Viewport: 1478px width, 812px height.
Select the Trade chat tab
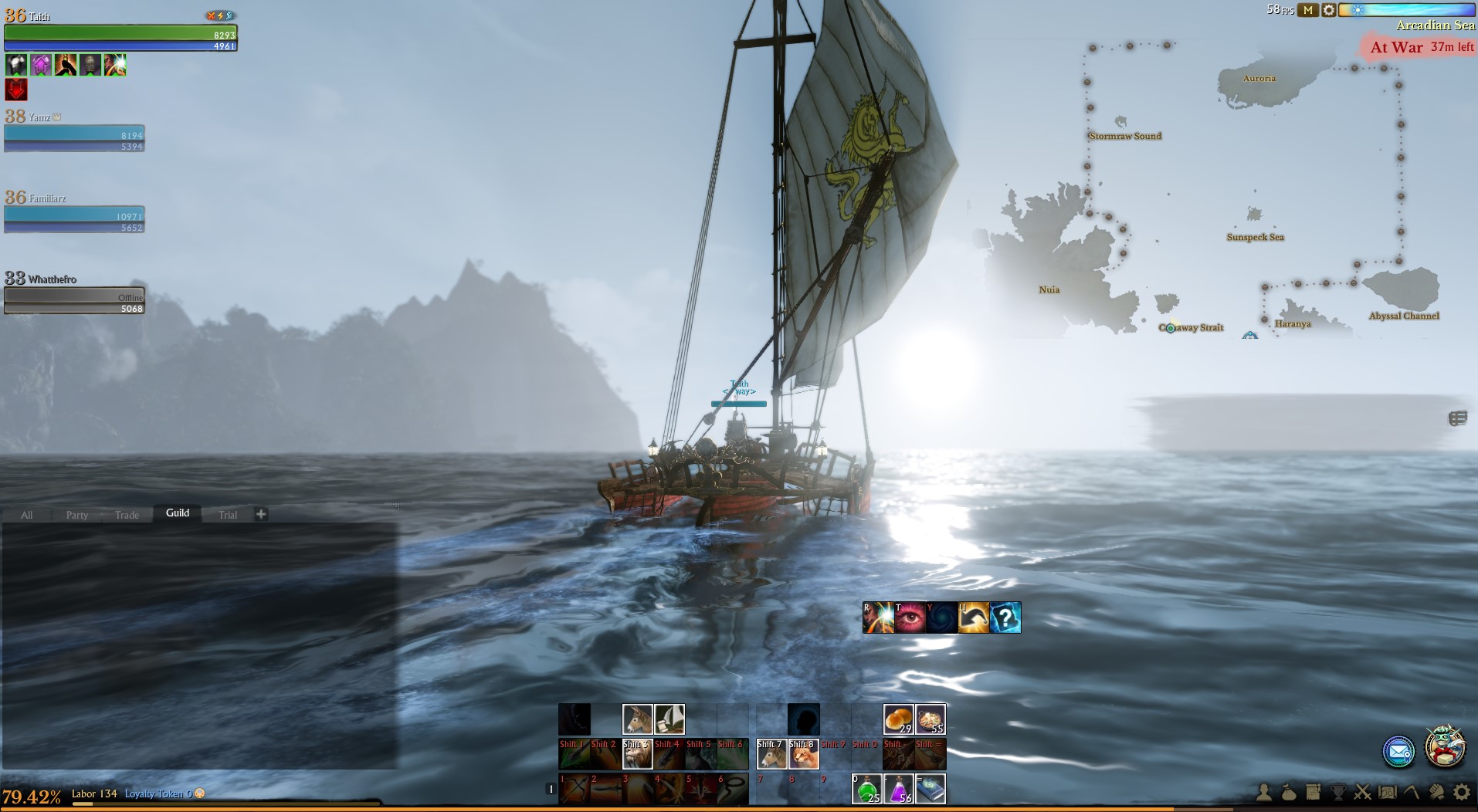pyautogui.click(x=127, y=515)
